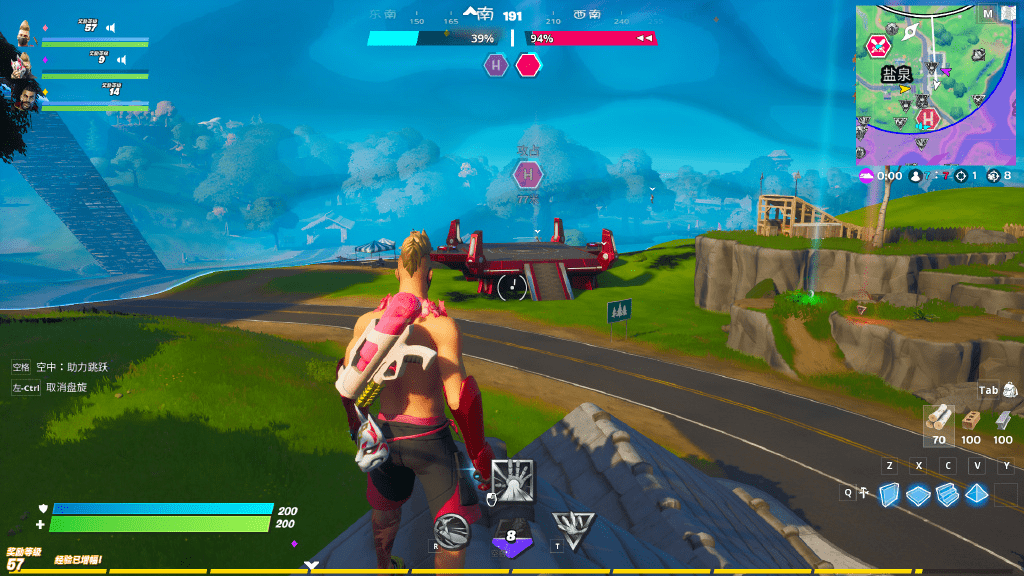
Task: Choose the pyramid roof building piece
Action: tap(976, 493)
